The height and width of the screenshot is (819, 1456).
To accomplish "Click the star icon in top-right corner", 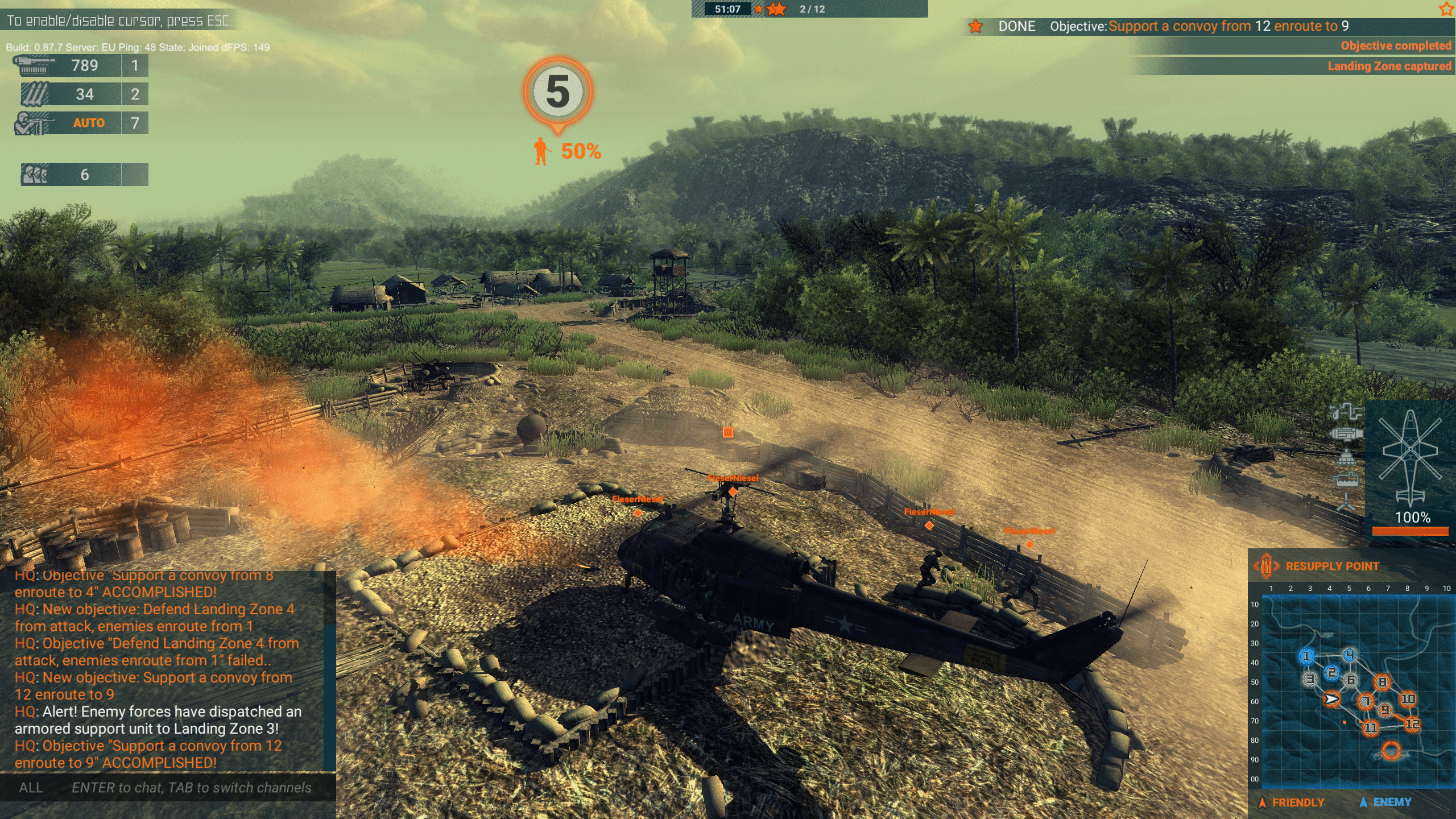I will [1446, 9].
